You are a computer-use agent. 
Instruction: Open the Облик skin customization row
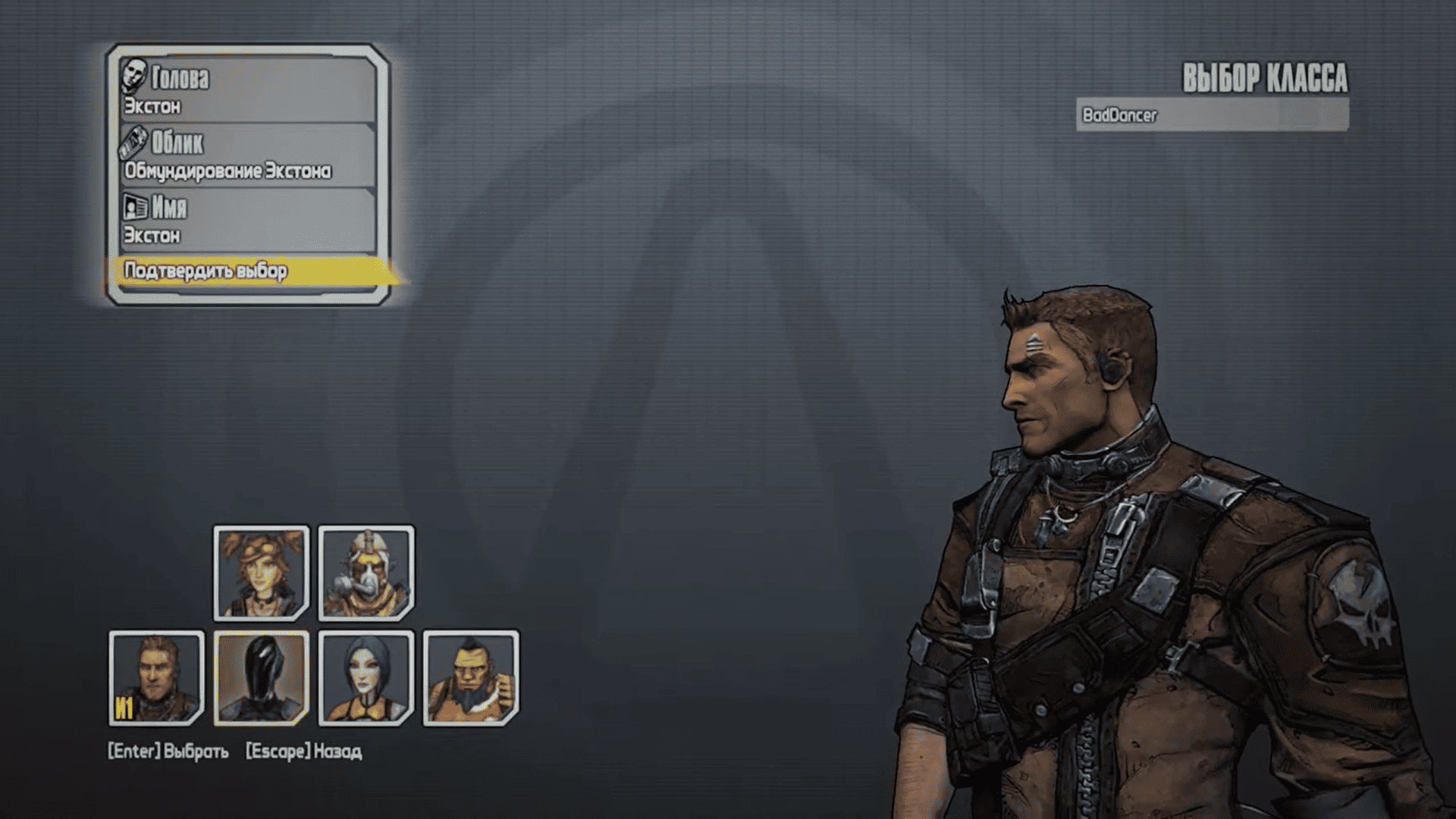(x=247, y=155)
